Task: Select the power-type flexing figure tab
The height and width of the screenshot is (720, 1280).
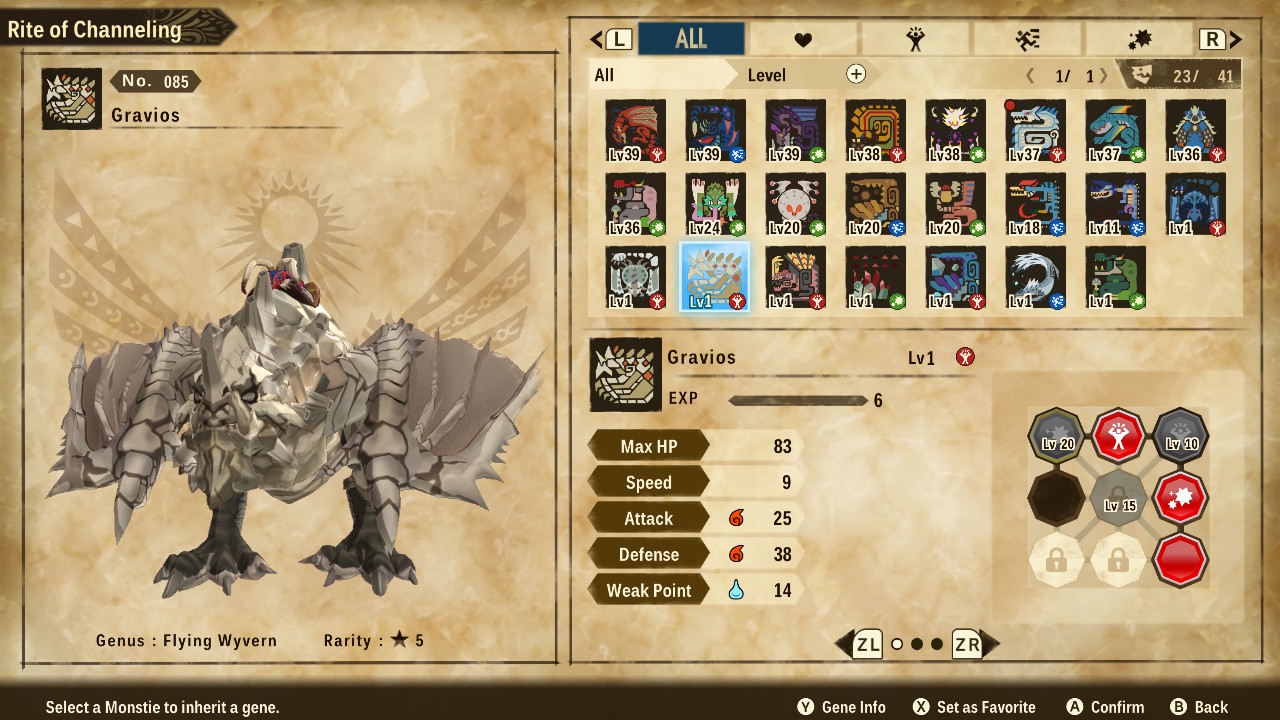Action: (915, 40)
